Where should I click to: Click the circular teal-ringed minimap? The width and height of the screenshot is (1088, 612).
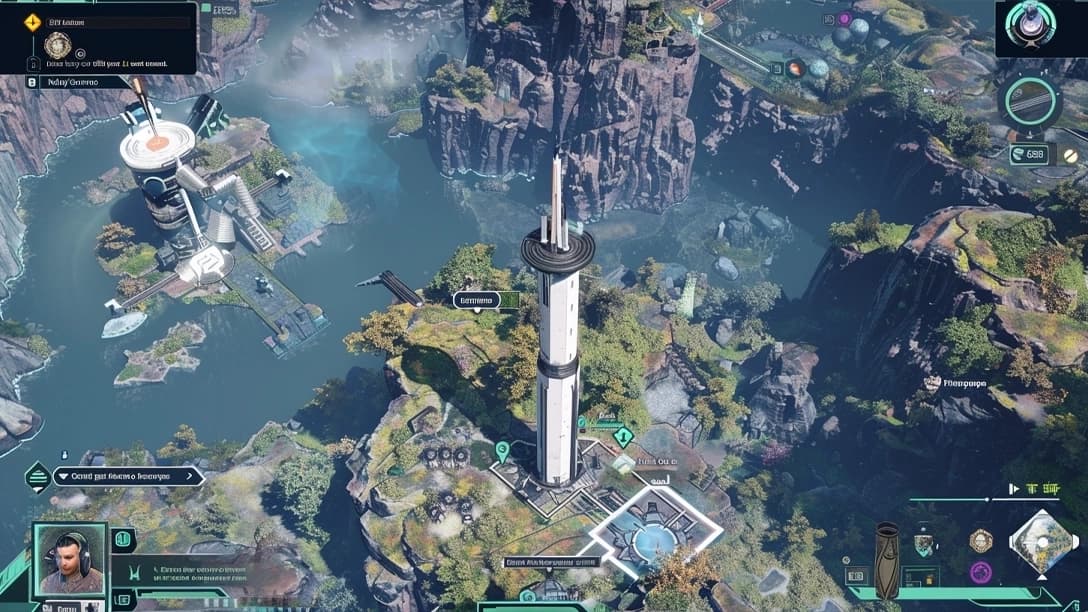point(1030,101)
